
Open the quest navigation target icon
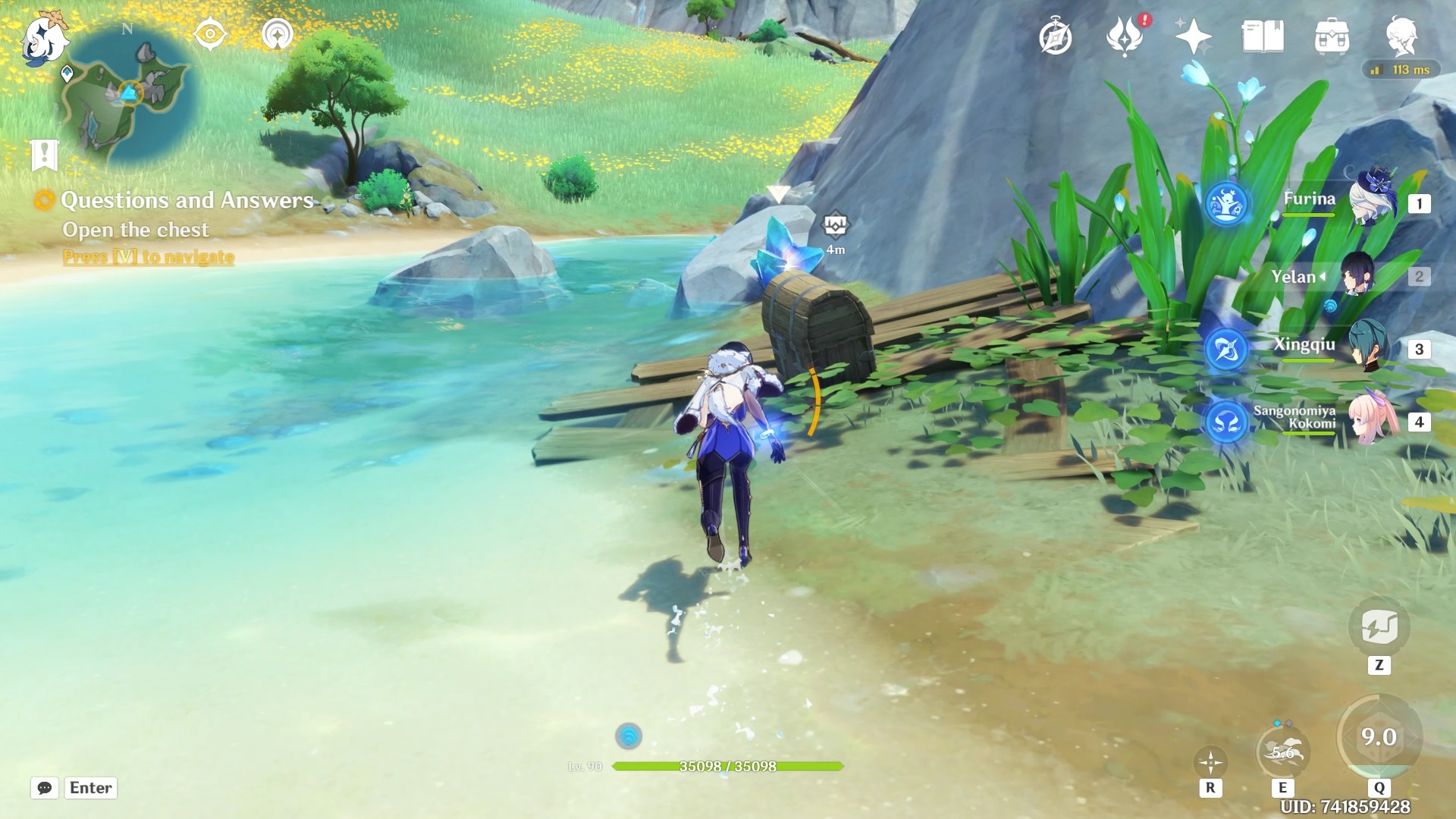pos(210,34)
